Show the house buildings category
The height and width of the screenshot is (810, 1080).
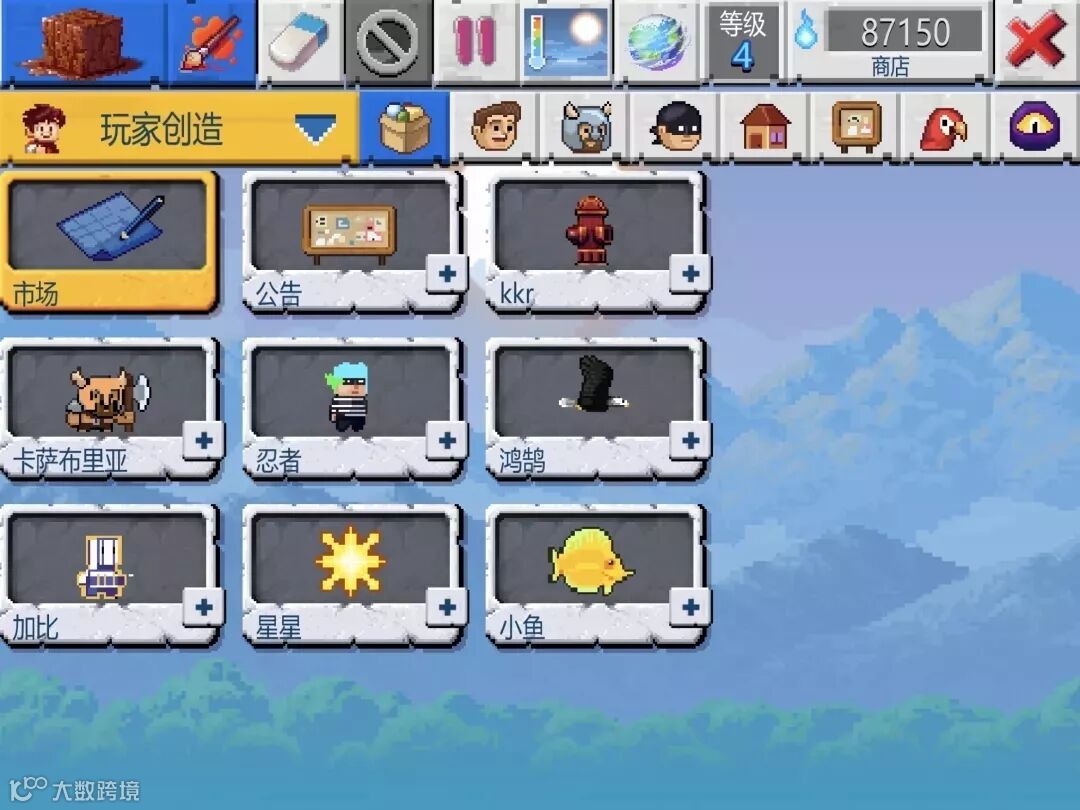click(765, 129)
